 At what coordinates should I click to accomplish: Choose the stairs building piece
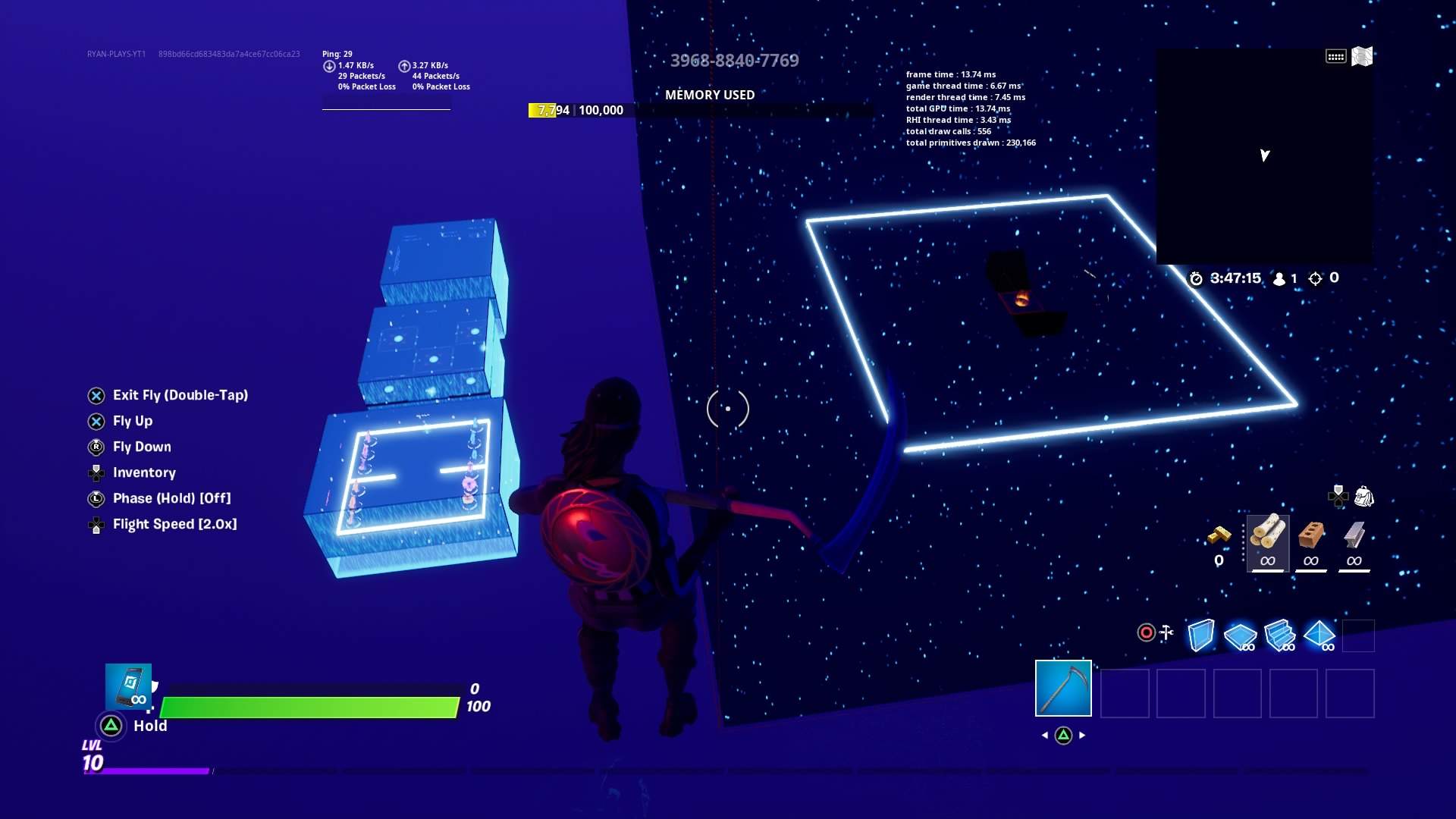click(1280, 635)
